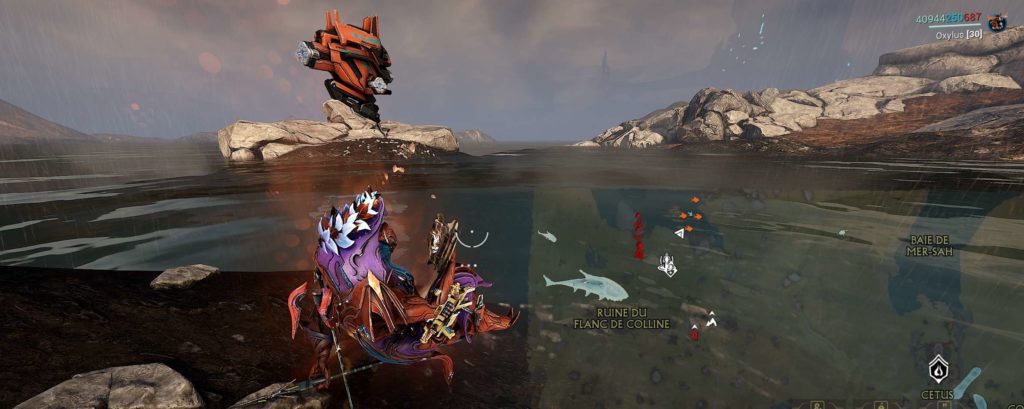
Task: Select the white player marker on the map
Action: click(666, 265)
